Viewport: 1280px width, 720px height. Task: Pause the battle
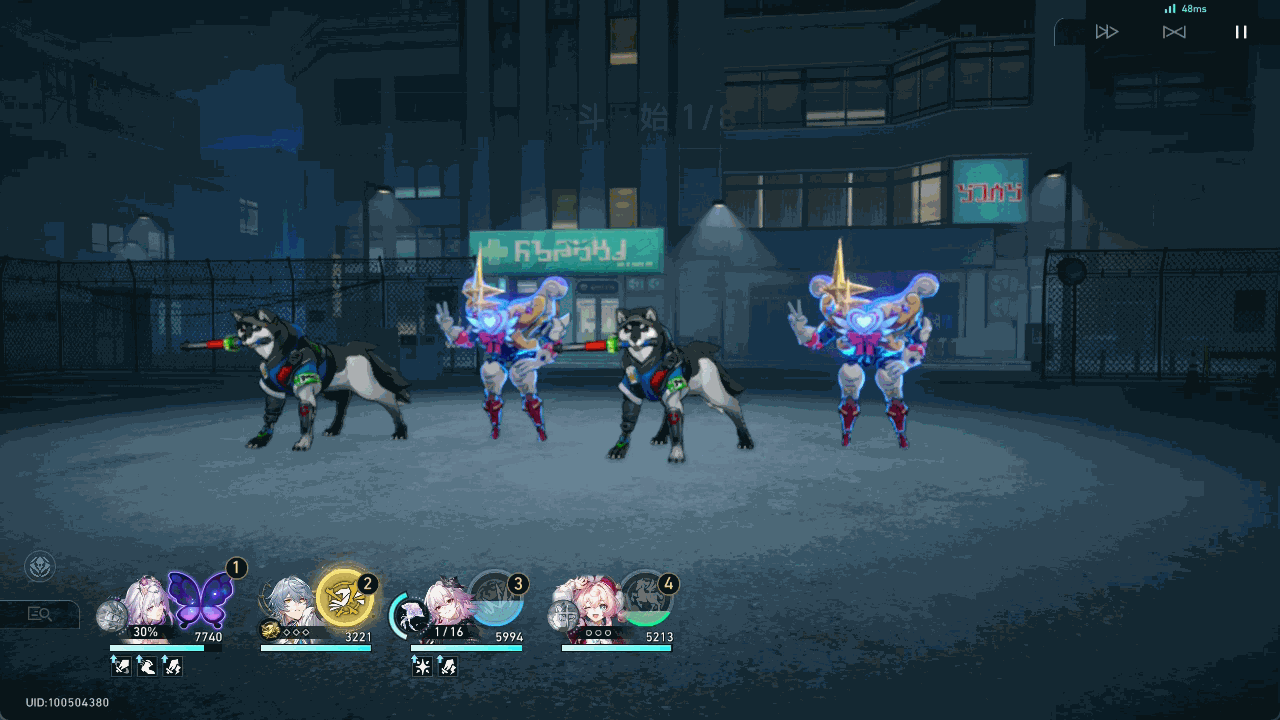(x=1241, y=32)
